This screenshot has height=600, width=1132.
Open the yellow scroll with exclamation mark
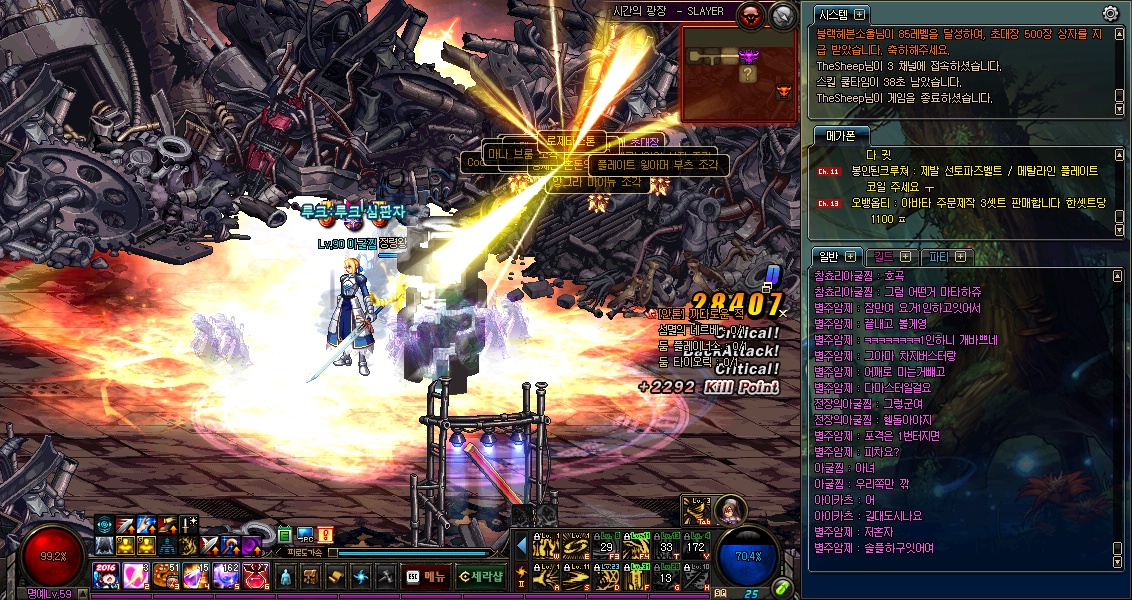point(326,534)
